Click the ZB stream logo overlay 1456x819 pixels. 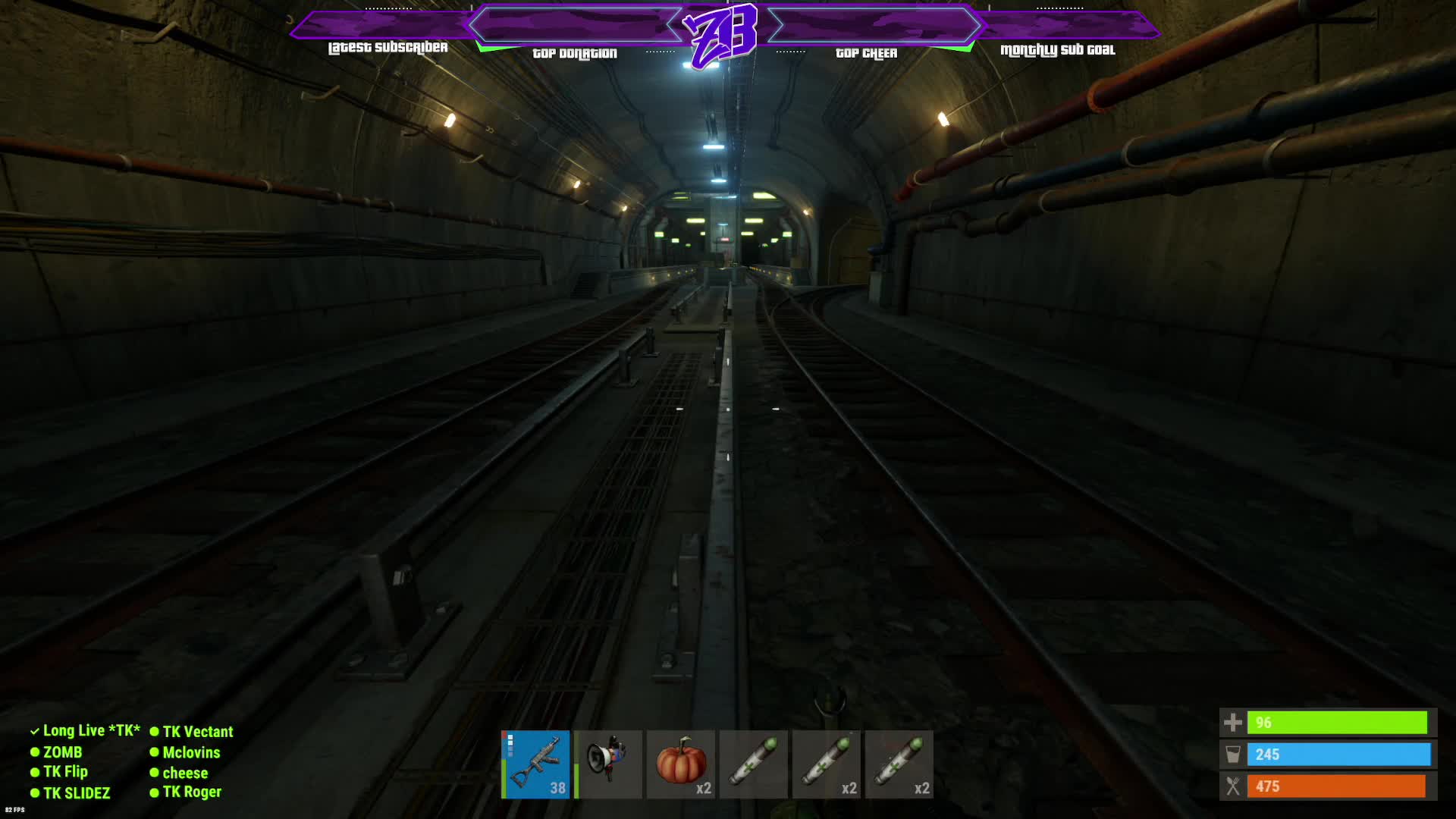[720, 34]
